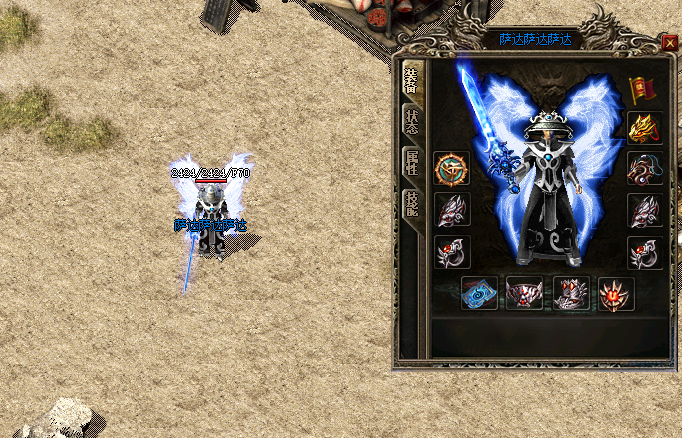This screenshot has height=438, width=682.
Task: Select the round green-gold medal slot
Action: 451,168
